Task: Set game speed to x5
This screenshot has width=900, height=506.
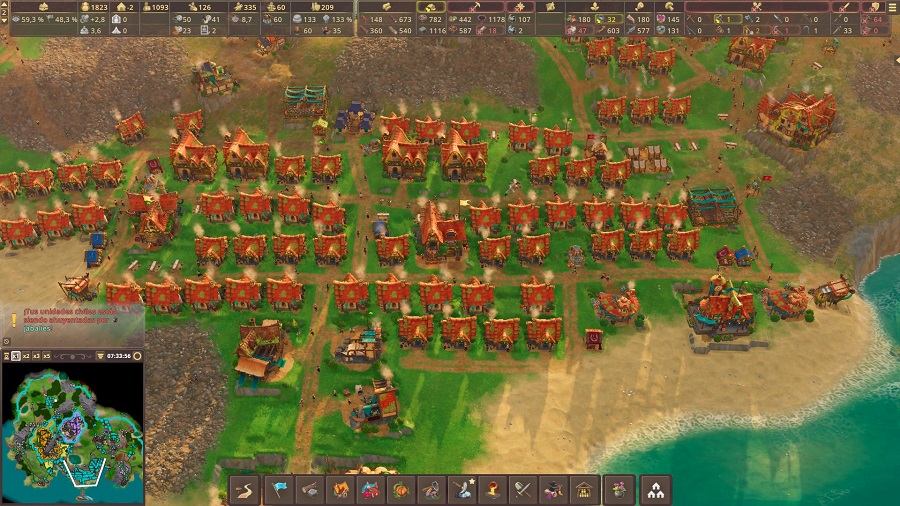Action: point(48,356)
